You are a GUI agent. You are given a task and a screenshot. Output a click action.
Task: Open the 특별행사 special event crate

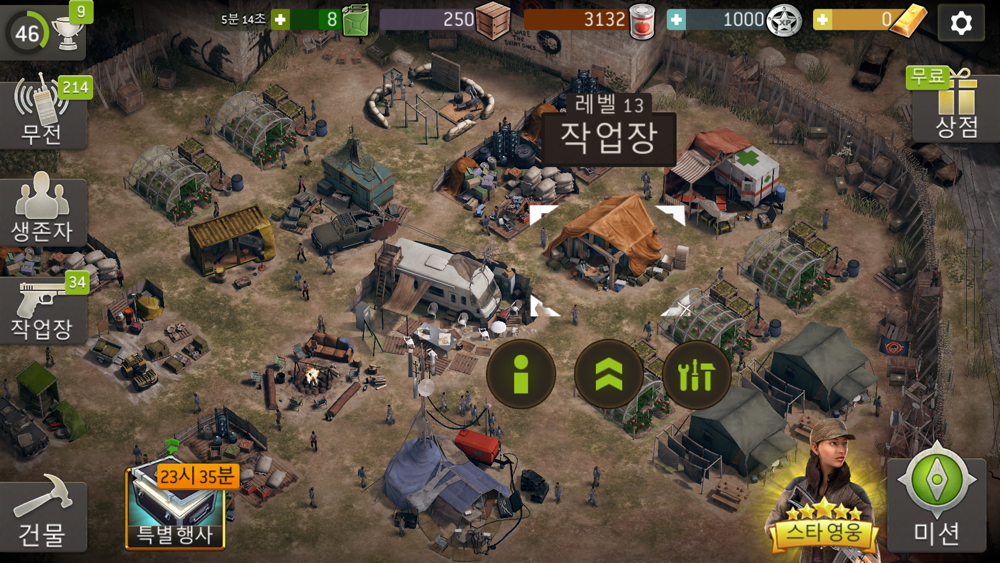coord(176,508)
